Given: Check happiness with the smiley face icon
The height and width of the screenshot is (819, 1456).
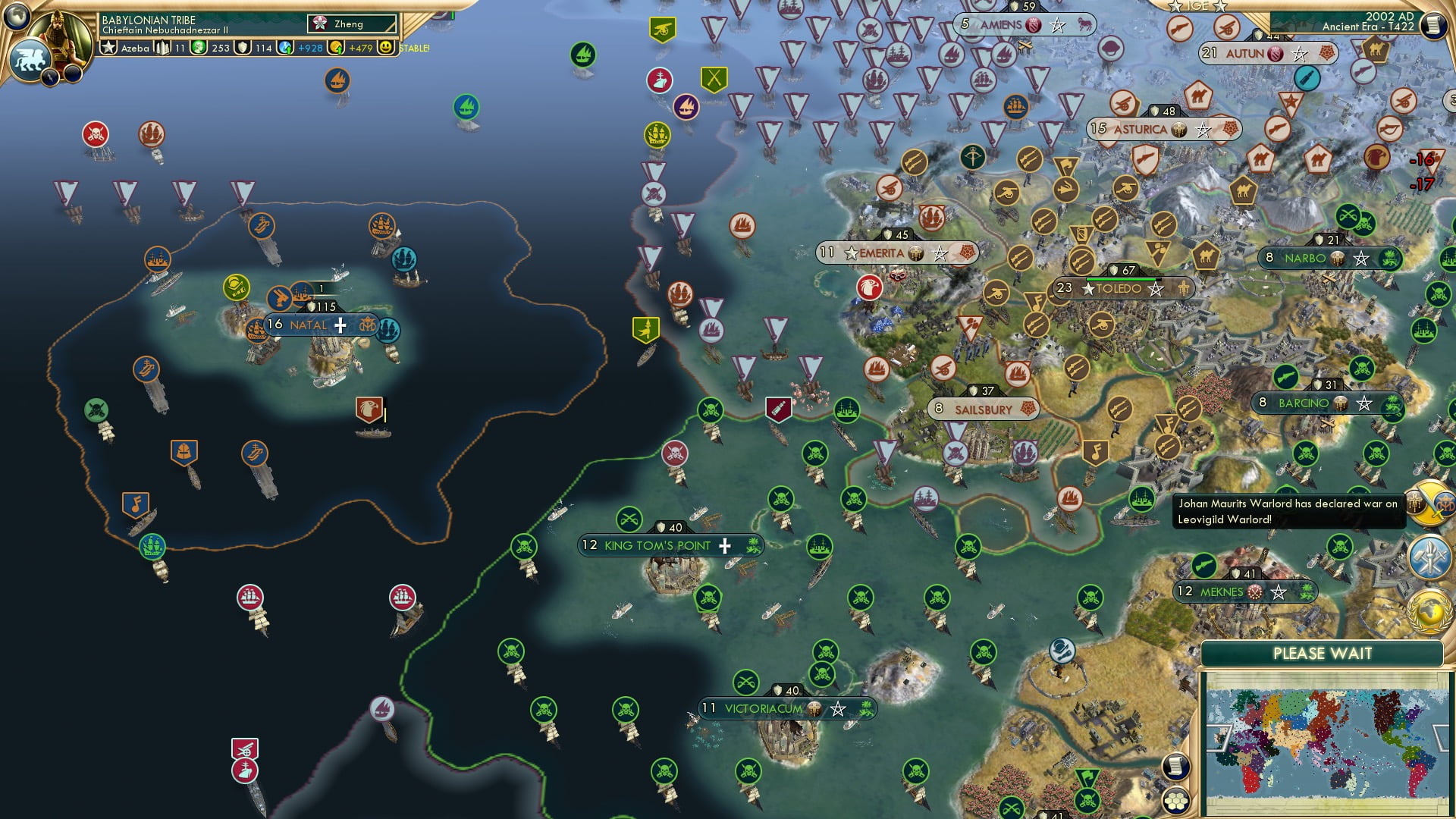Looking at the screenshot, I should (387, 46).
